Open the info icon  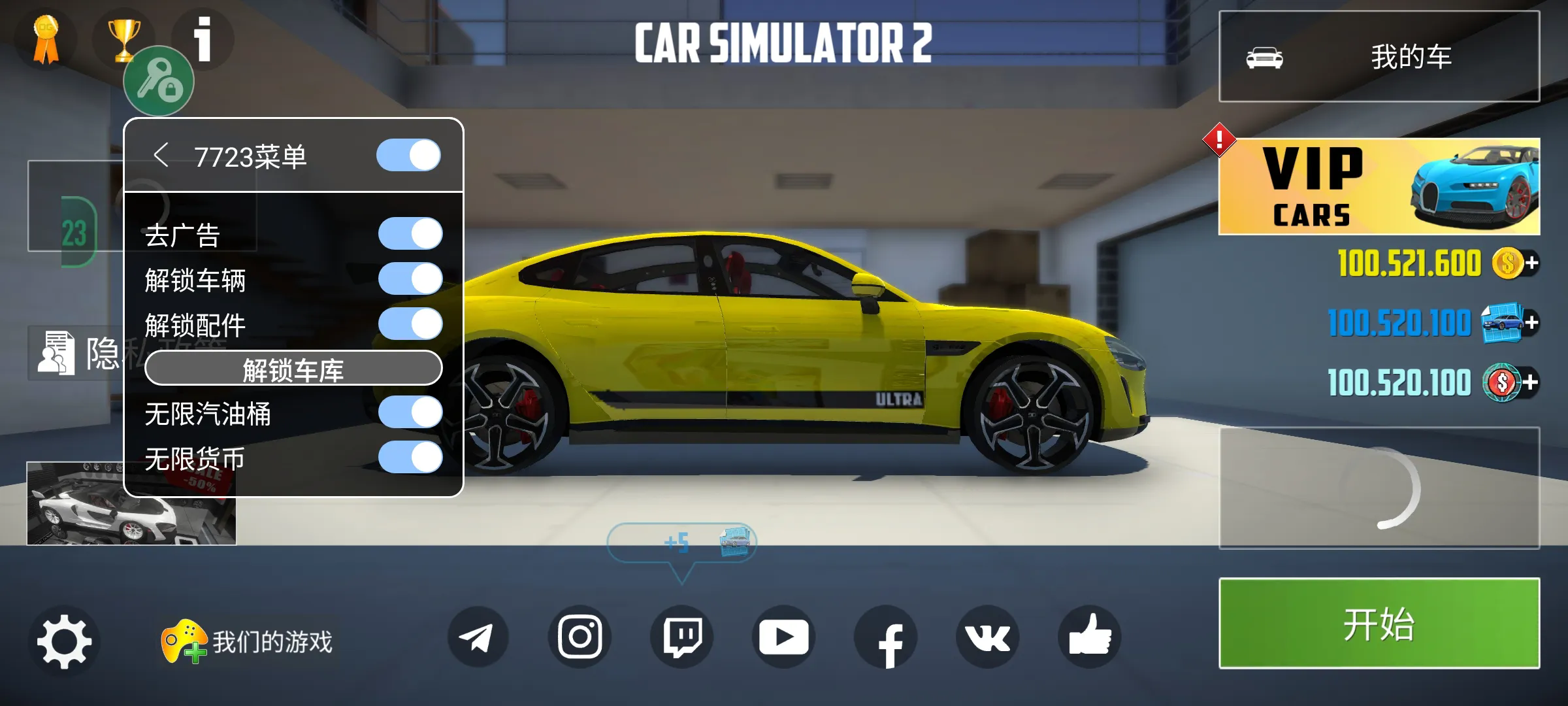[203, 39]
